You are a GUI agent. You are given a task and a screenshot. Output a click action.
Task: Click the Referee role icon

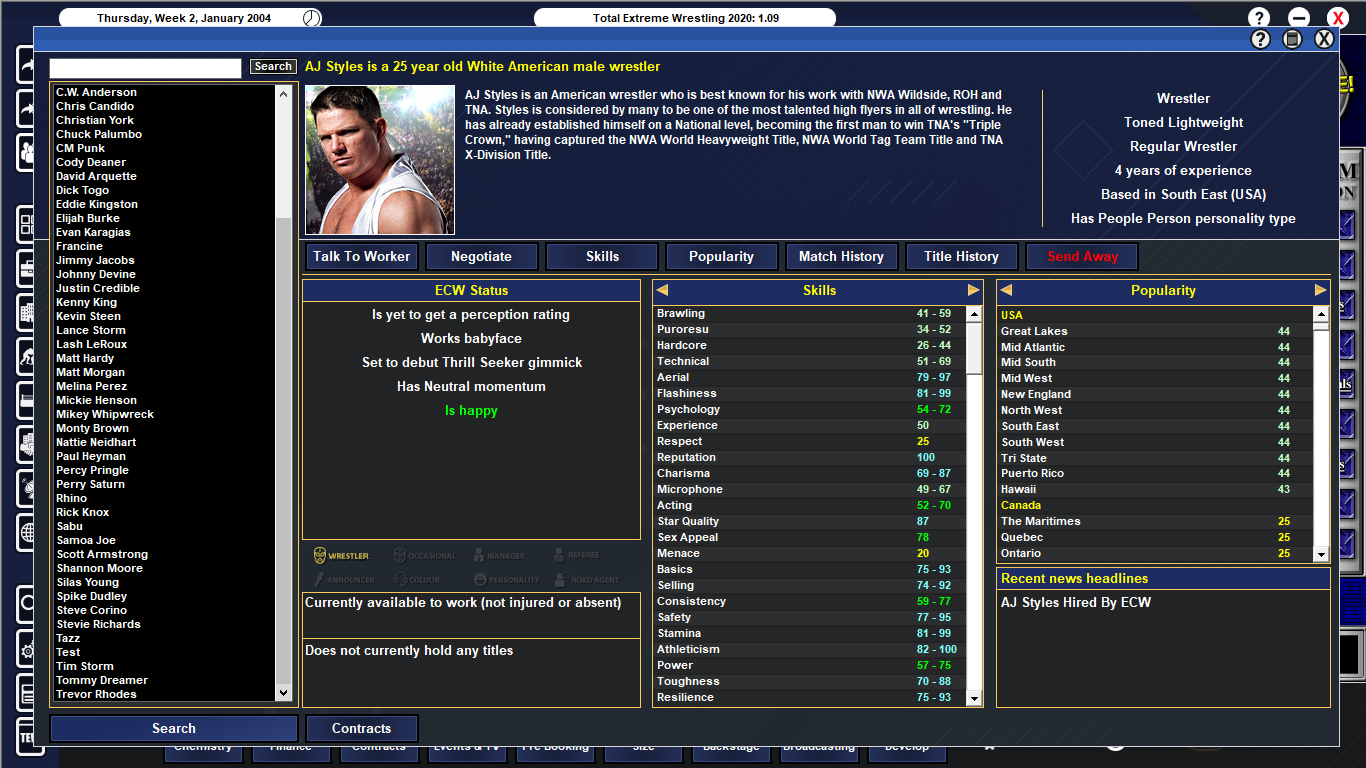(559, 556)
